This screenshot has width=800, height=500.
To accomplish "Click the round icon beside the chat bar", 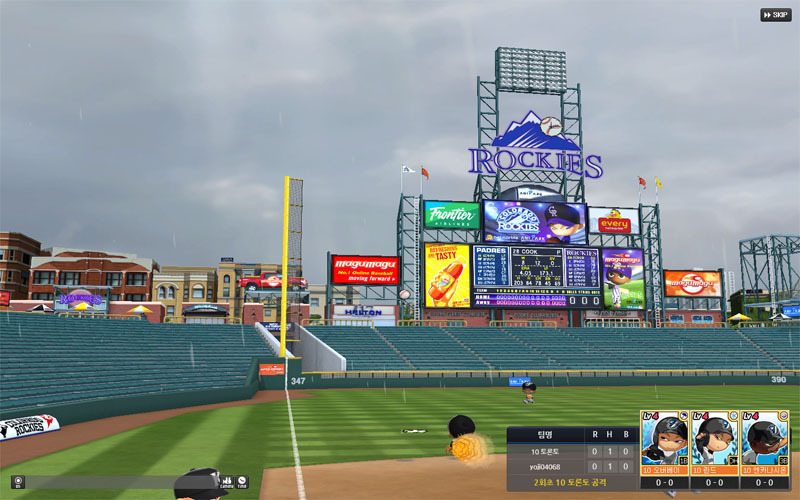I will click(19, 483).
